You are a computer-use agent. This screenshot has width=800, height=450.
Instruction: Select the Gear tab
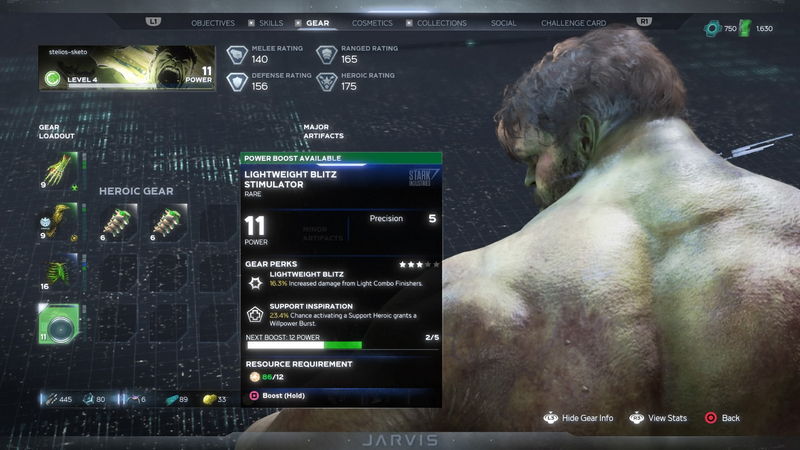318,23
